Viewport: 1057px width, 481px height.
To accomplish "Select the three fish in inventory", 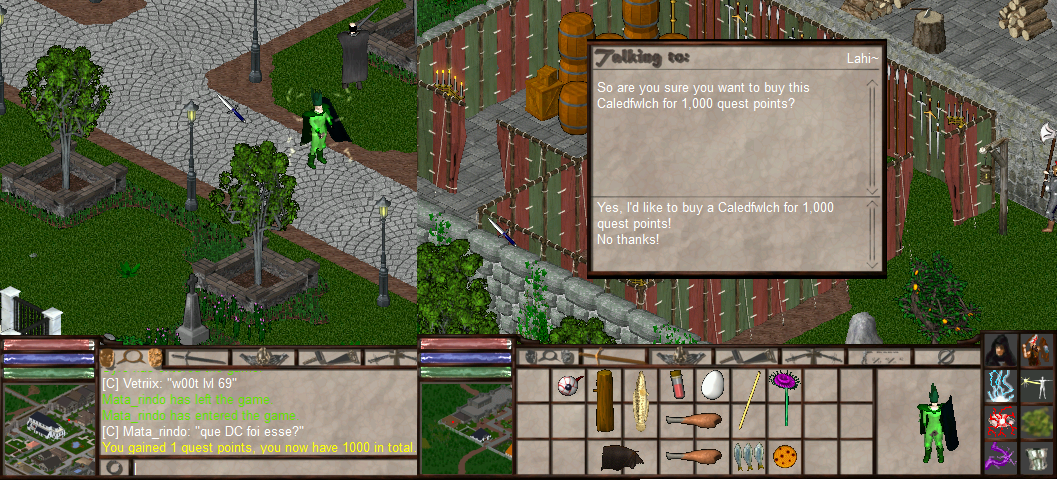I will pos(748,455).
